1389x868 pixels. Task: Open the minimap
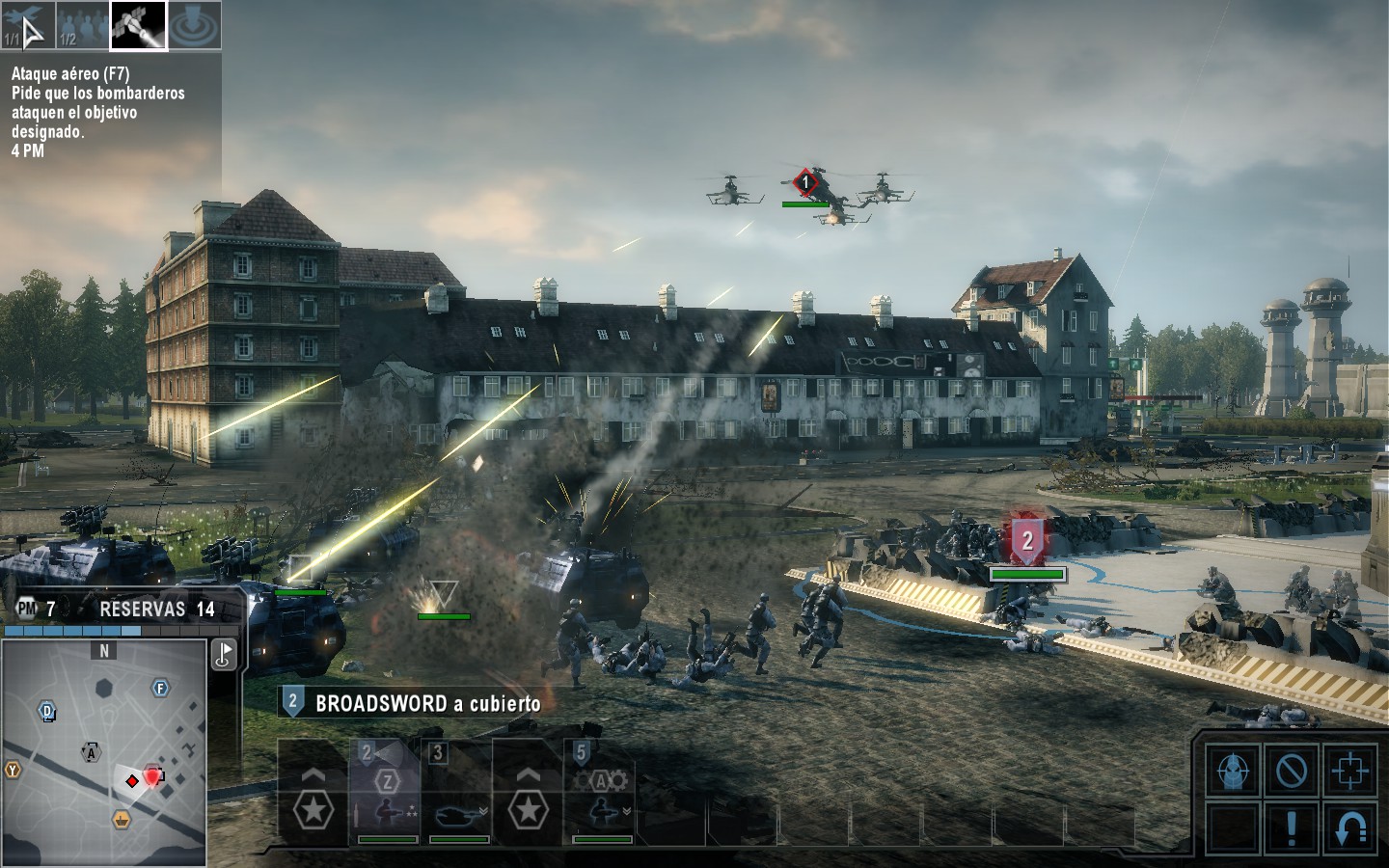pos(104,752)
